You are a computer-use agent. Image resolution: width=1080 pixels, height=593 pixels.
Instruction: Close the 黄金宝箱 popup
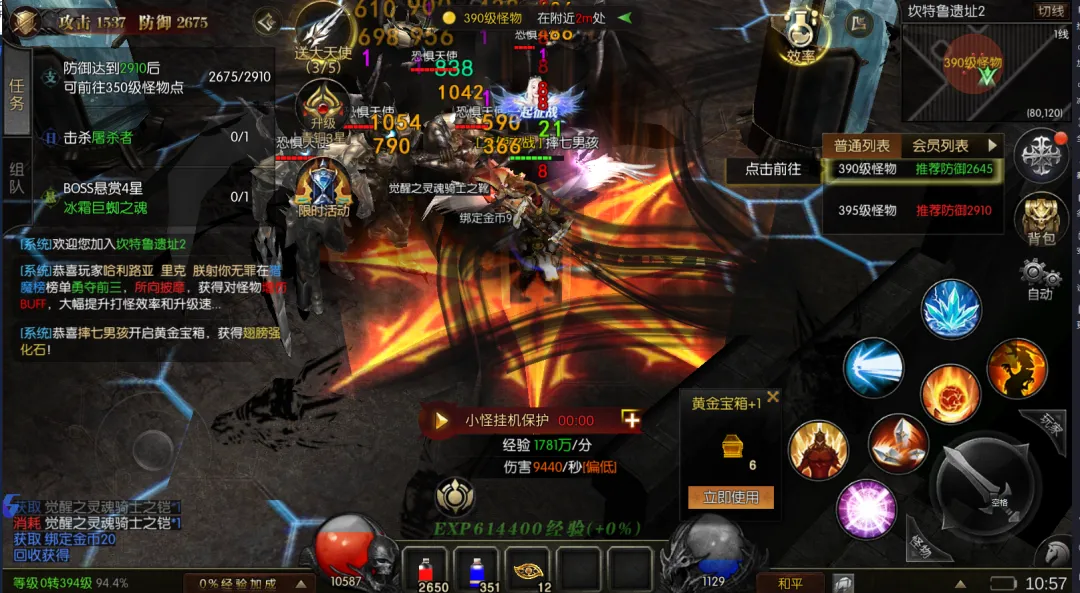[773, 397]
